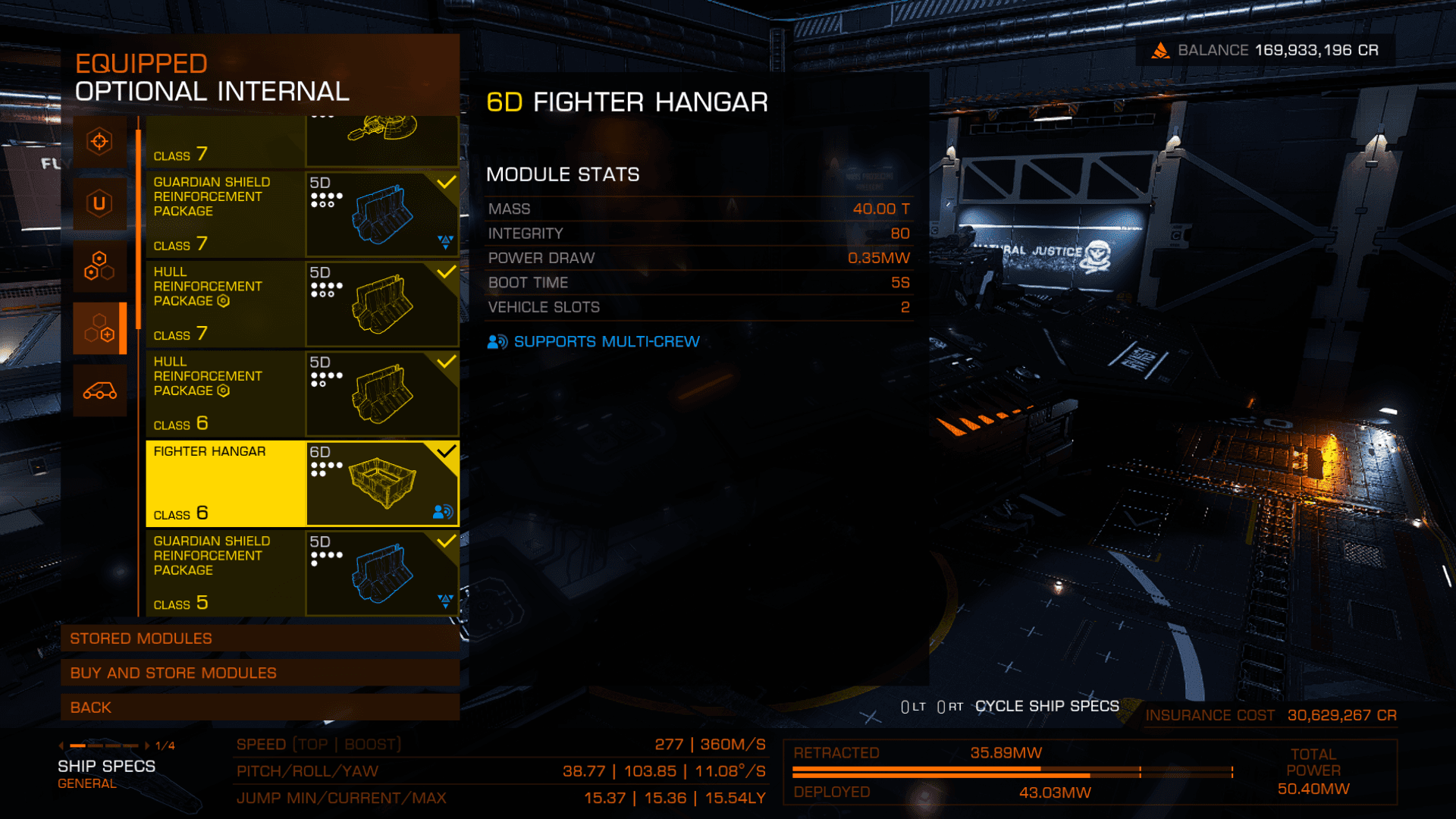Select the Fighter Hangar class 6 module
1456x819 pixels.
pos(302,483)
